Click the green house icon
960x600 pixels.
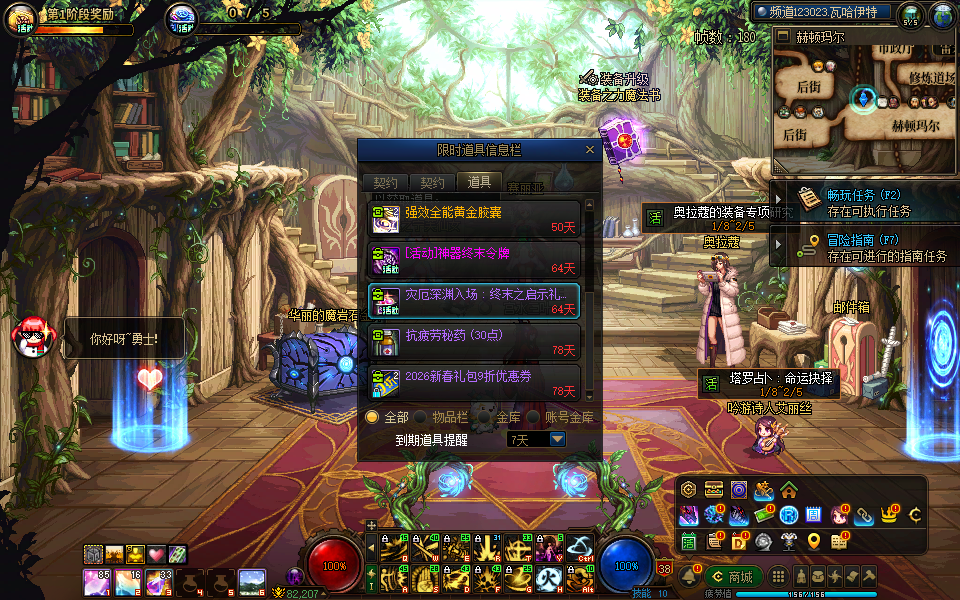click(789, 490)
